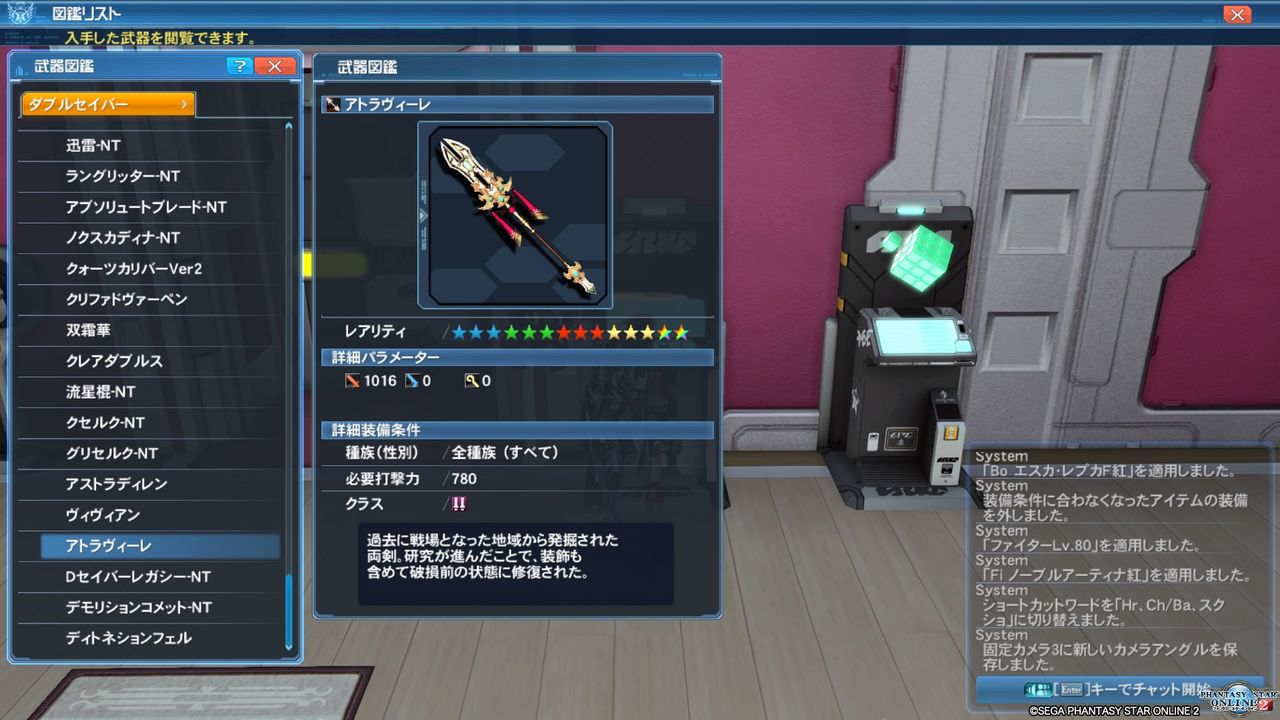
Task: Click the blue ranged power icon
Action: (x=413, y=380)
